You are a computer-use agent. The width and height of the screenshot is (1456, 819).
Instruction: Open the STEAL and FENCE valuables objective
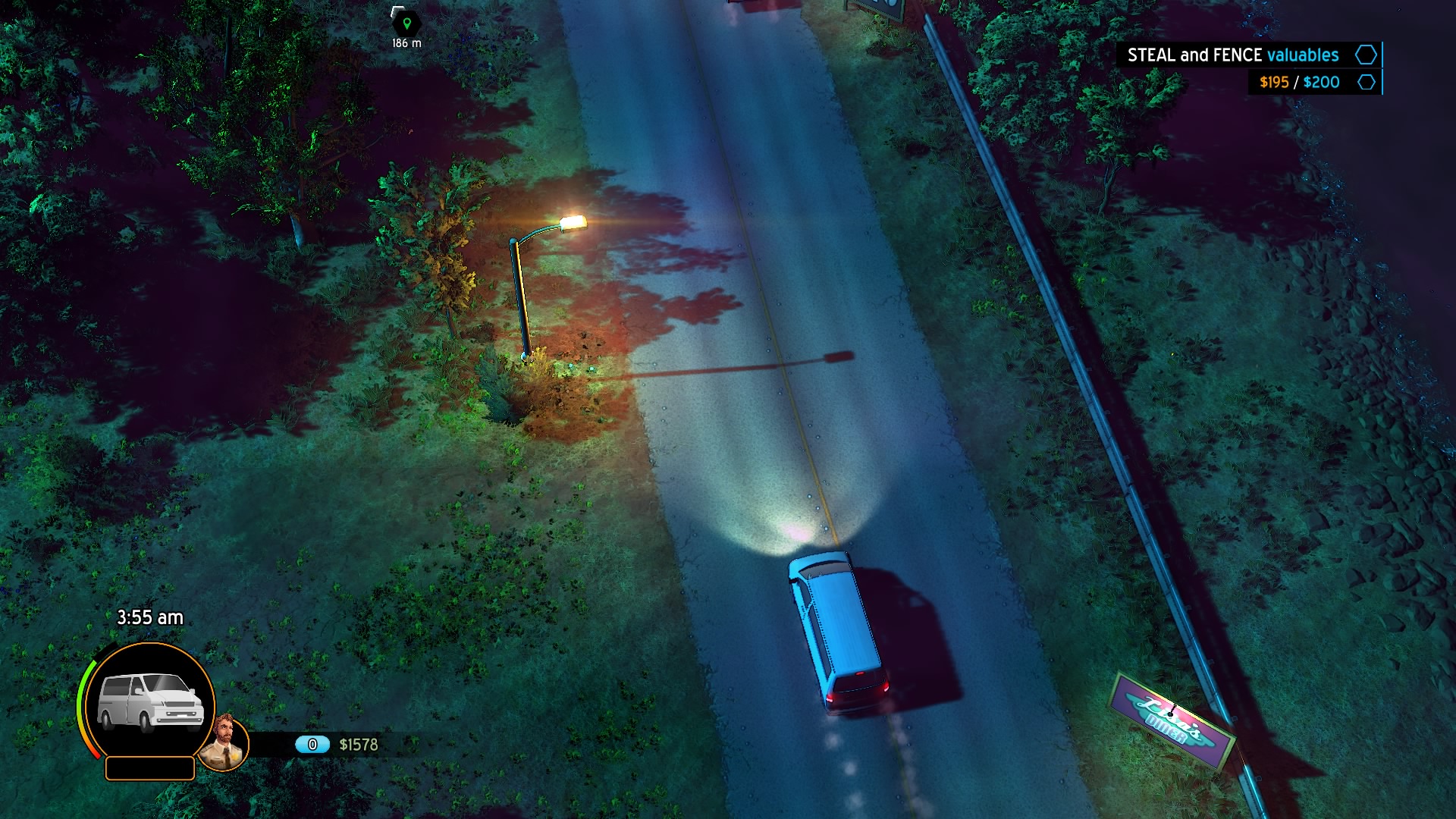(x=1232, y=55)
